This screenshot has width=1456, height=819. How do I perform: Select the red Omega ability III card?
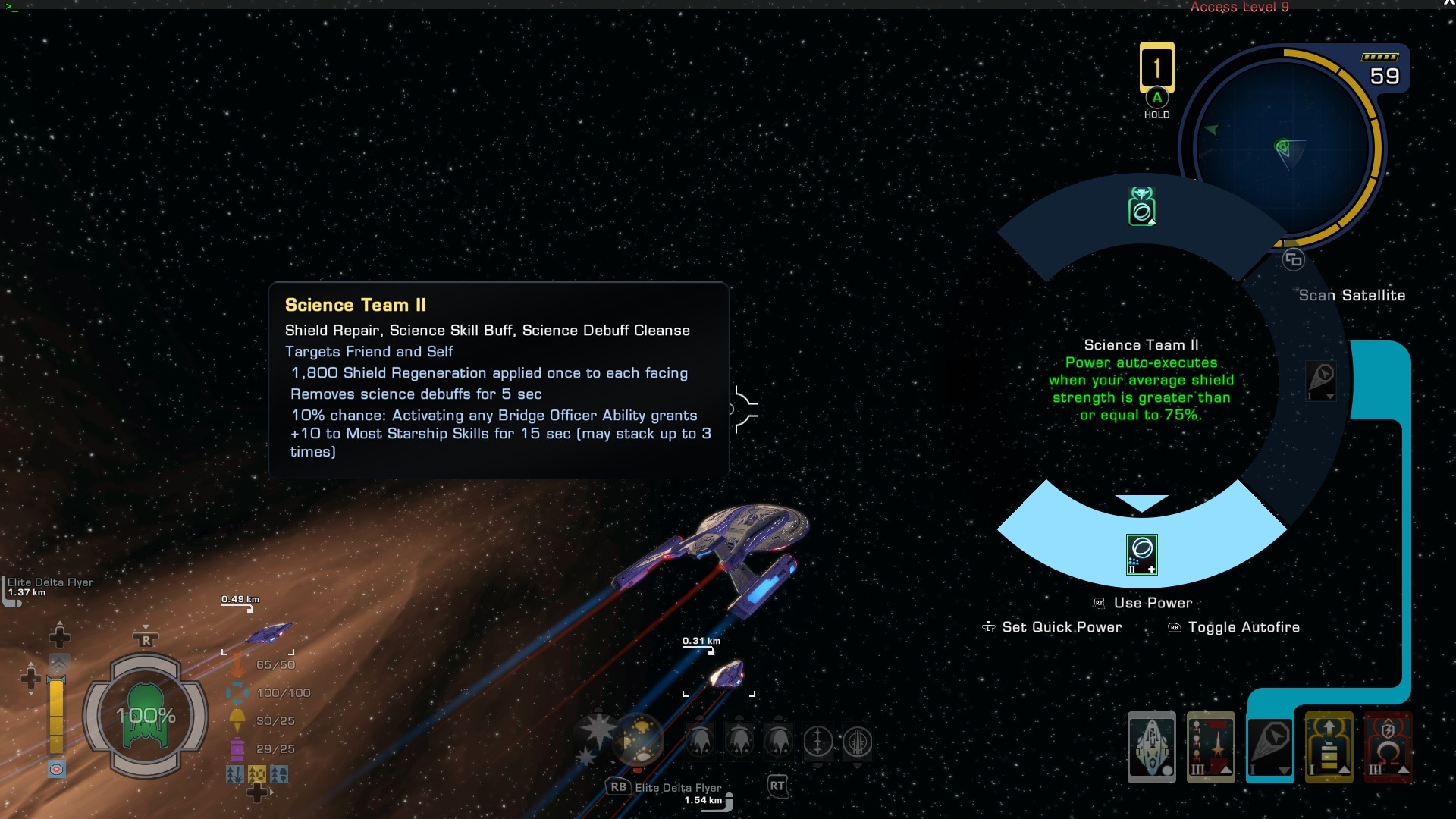pos(1386,747)
